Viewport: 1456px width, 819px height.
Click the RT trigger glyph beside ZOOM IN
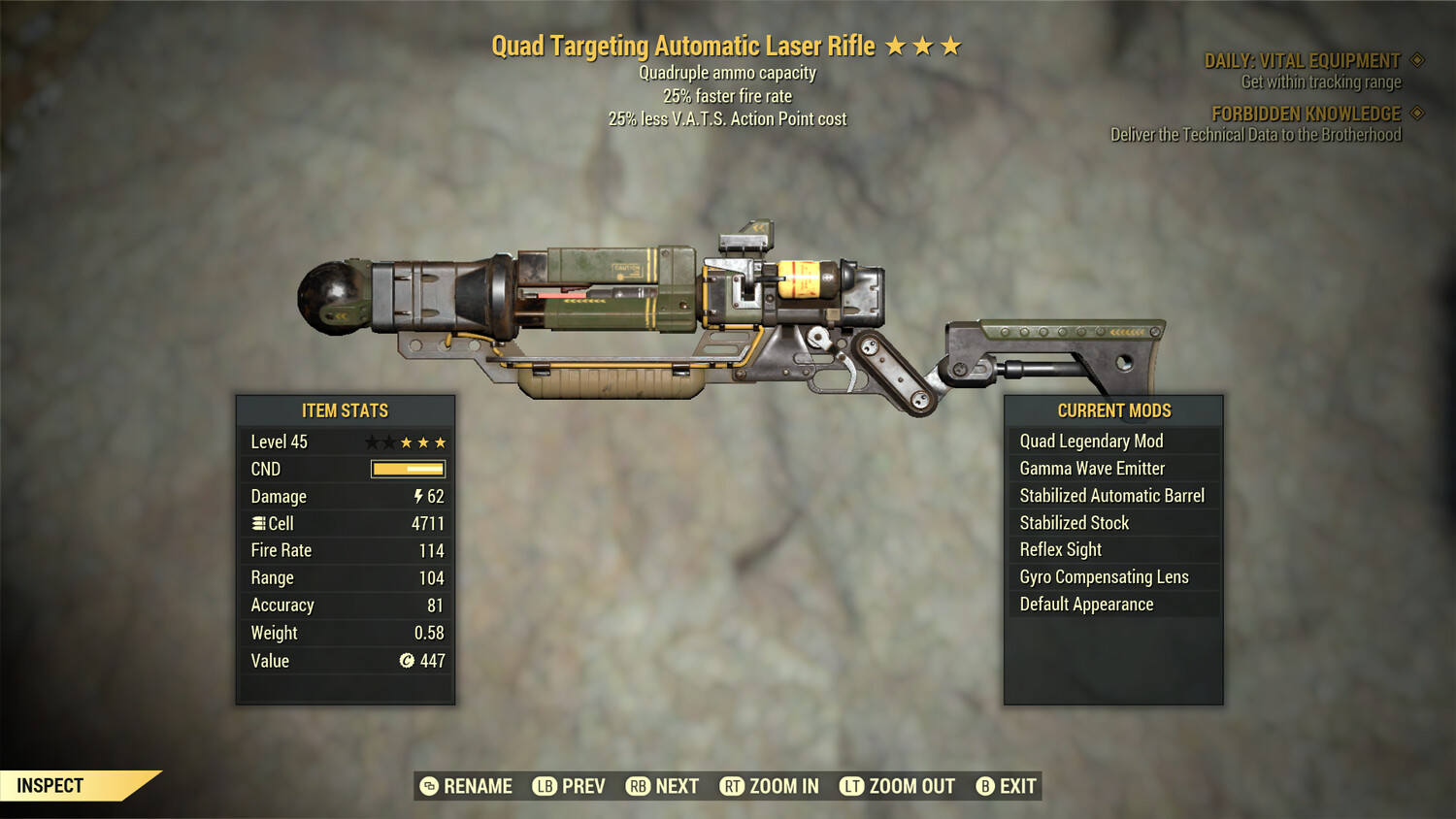click(x=730, y=786)
